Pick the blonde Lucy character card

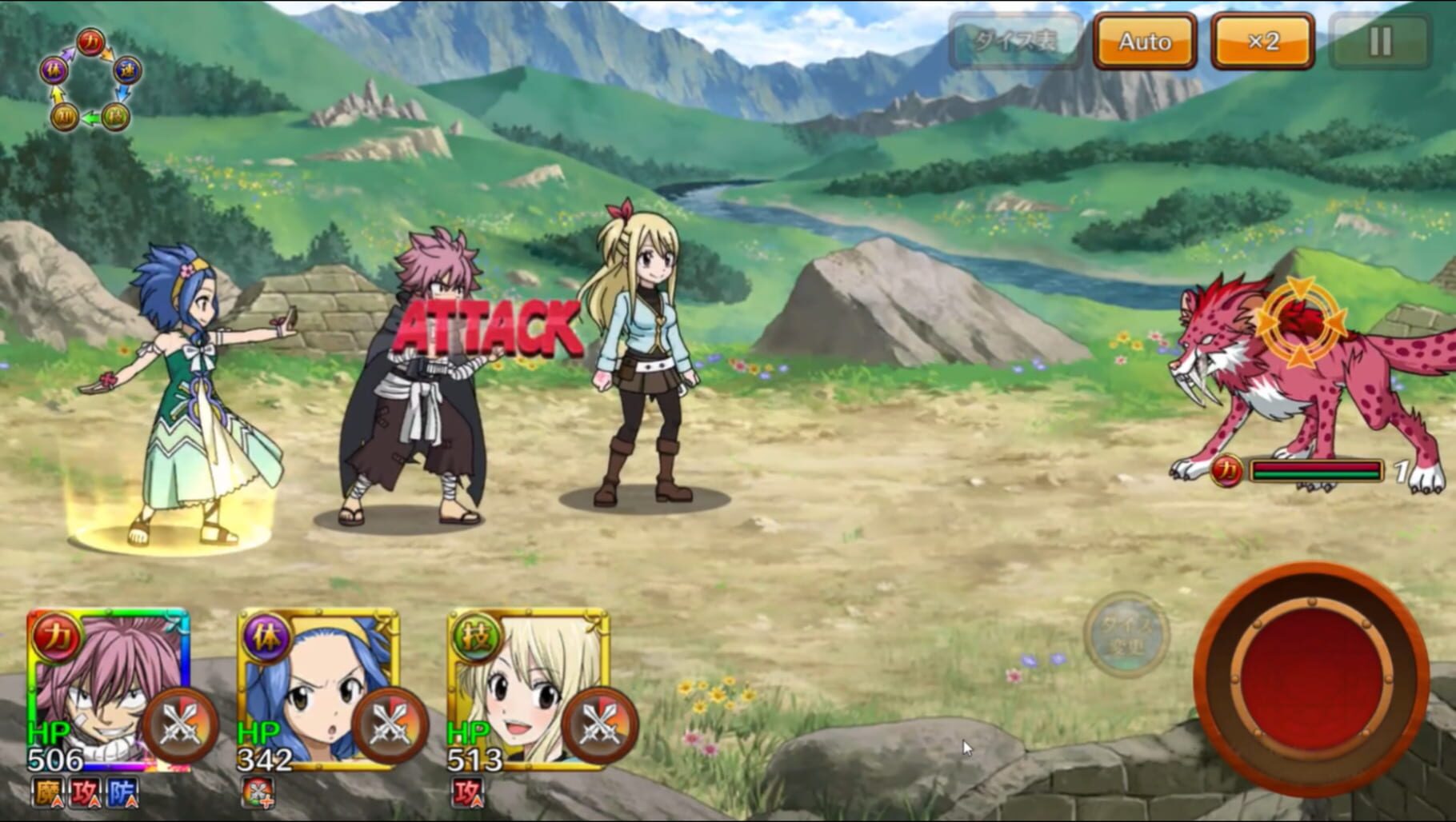pyautogui.click(x=512, y=680)
